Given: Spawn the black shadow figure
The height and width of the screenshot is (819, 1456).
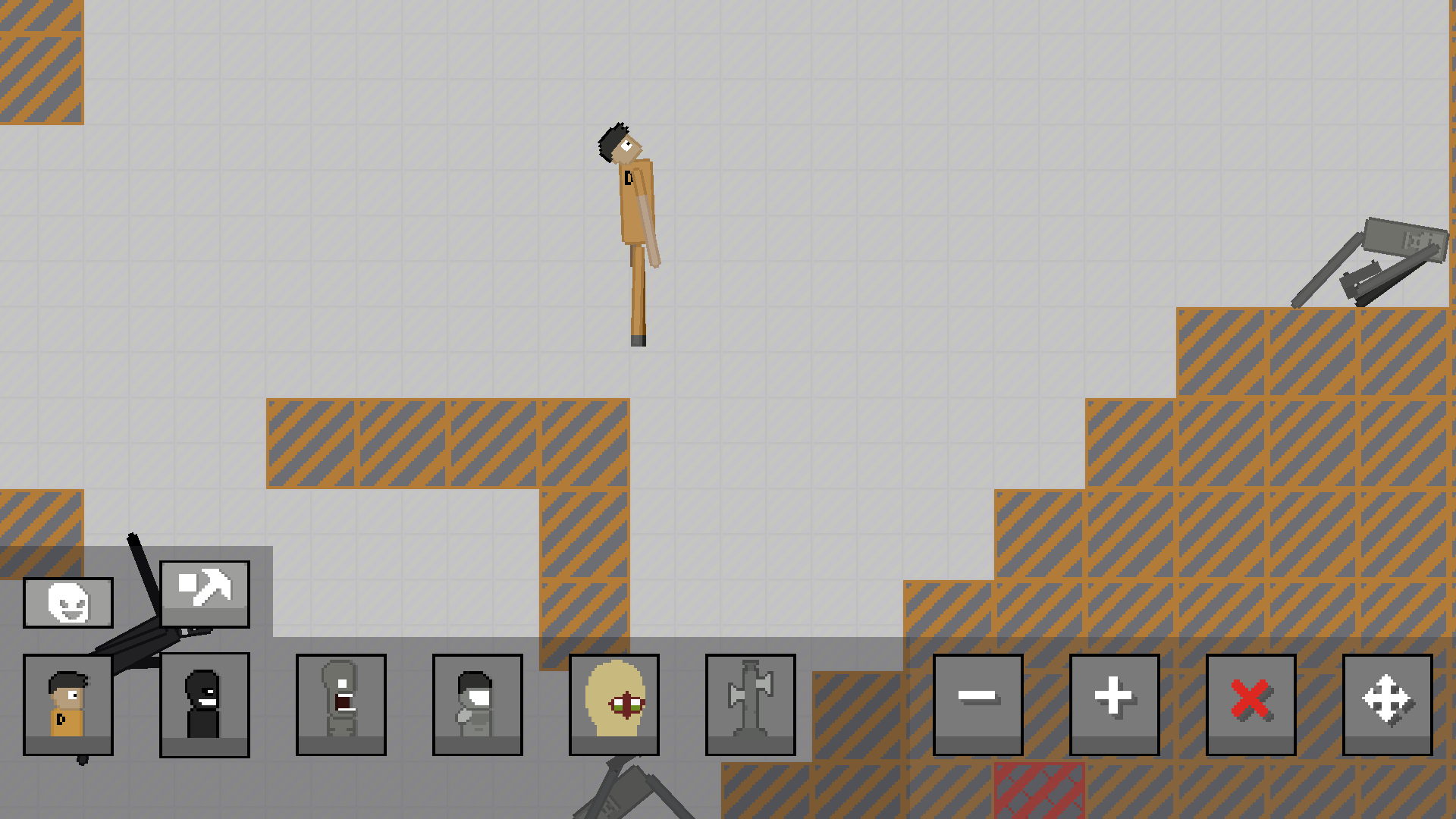Looking at the screenshot, I should 204,704.
